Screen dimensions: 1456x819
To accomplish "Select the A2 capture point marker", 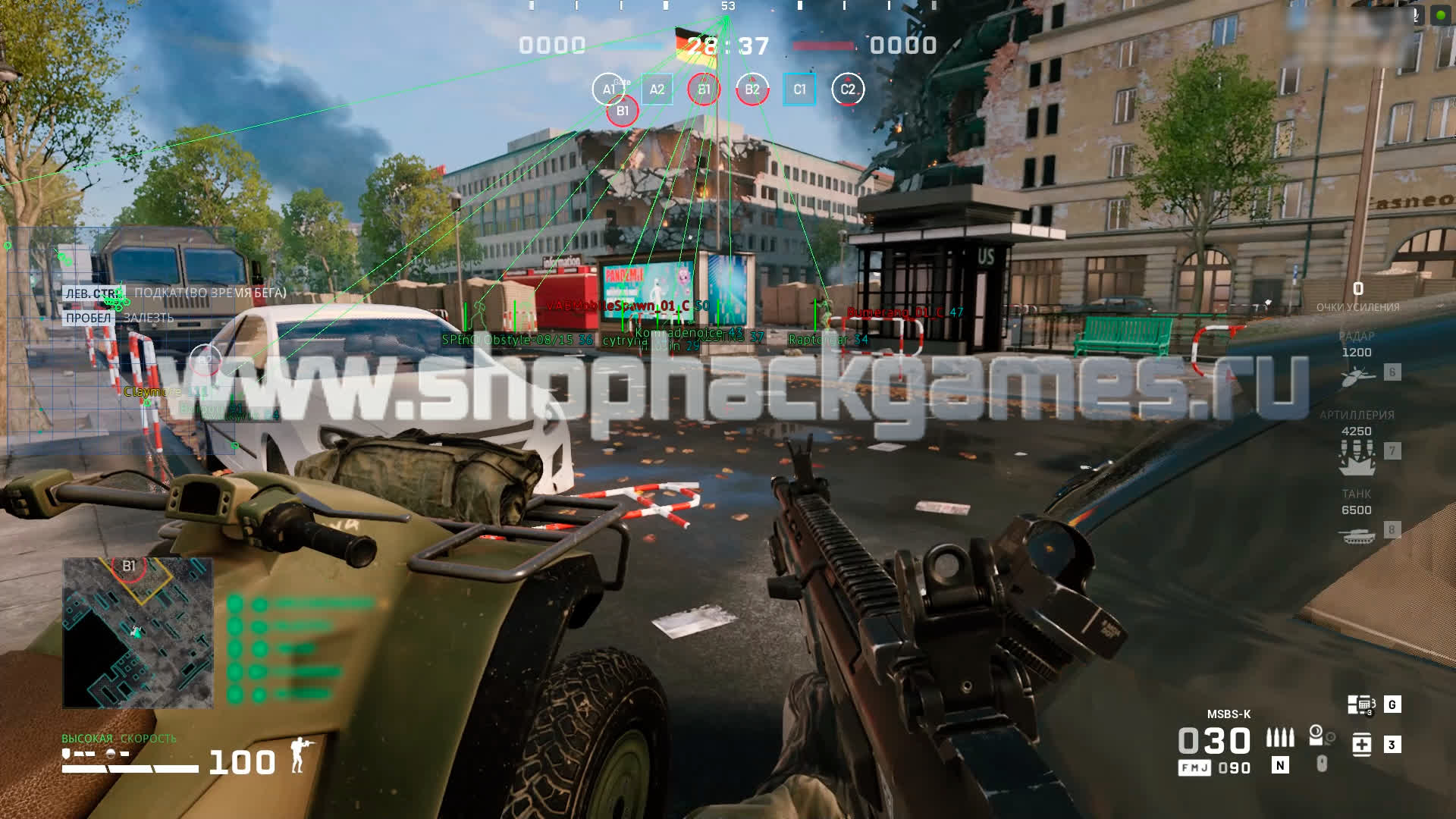I will pos(657,89).
